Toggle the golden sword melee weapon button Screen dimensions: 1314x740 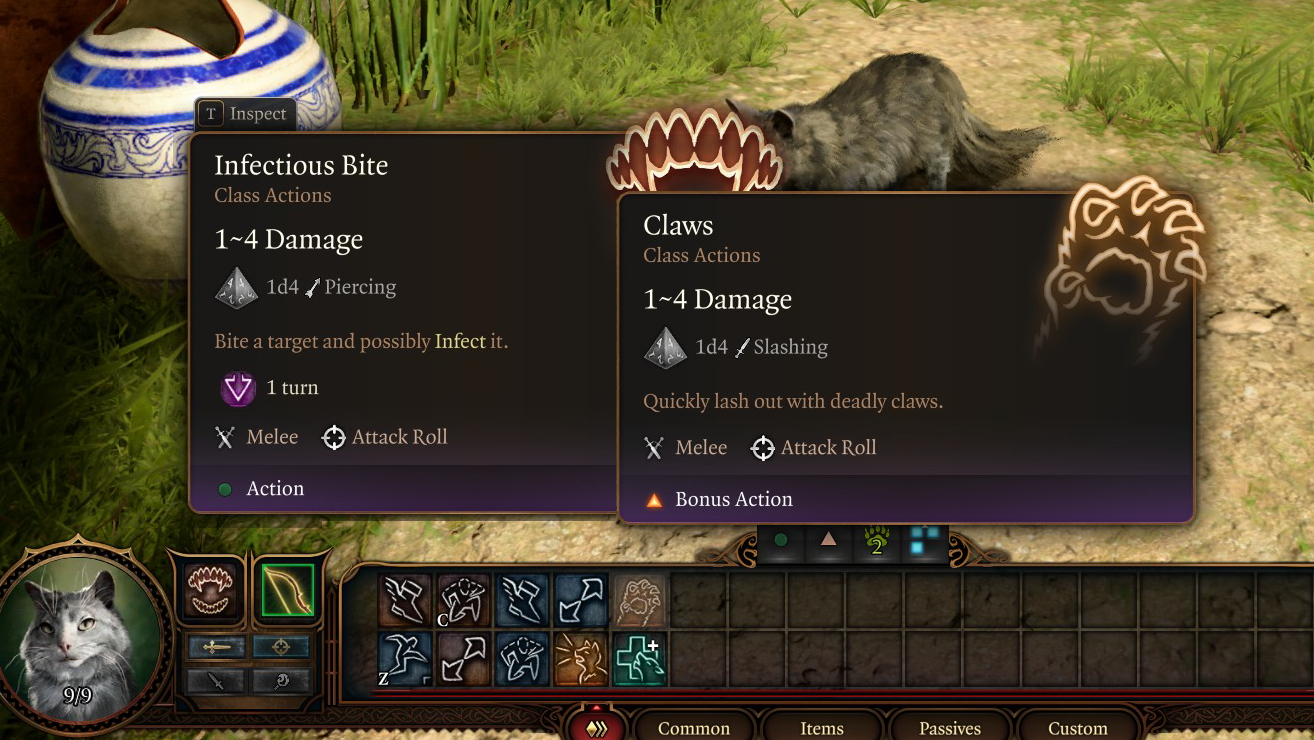click(x=216, y=648)
